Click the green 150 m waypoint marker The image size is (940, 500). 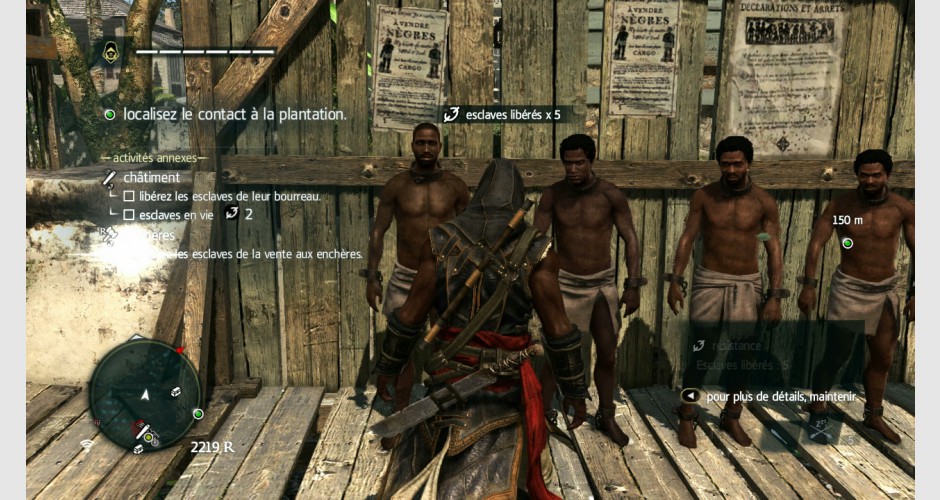[x=847, y=243]
